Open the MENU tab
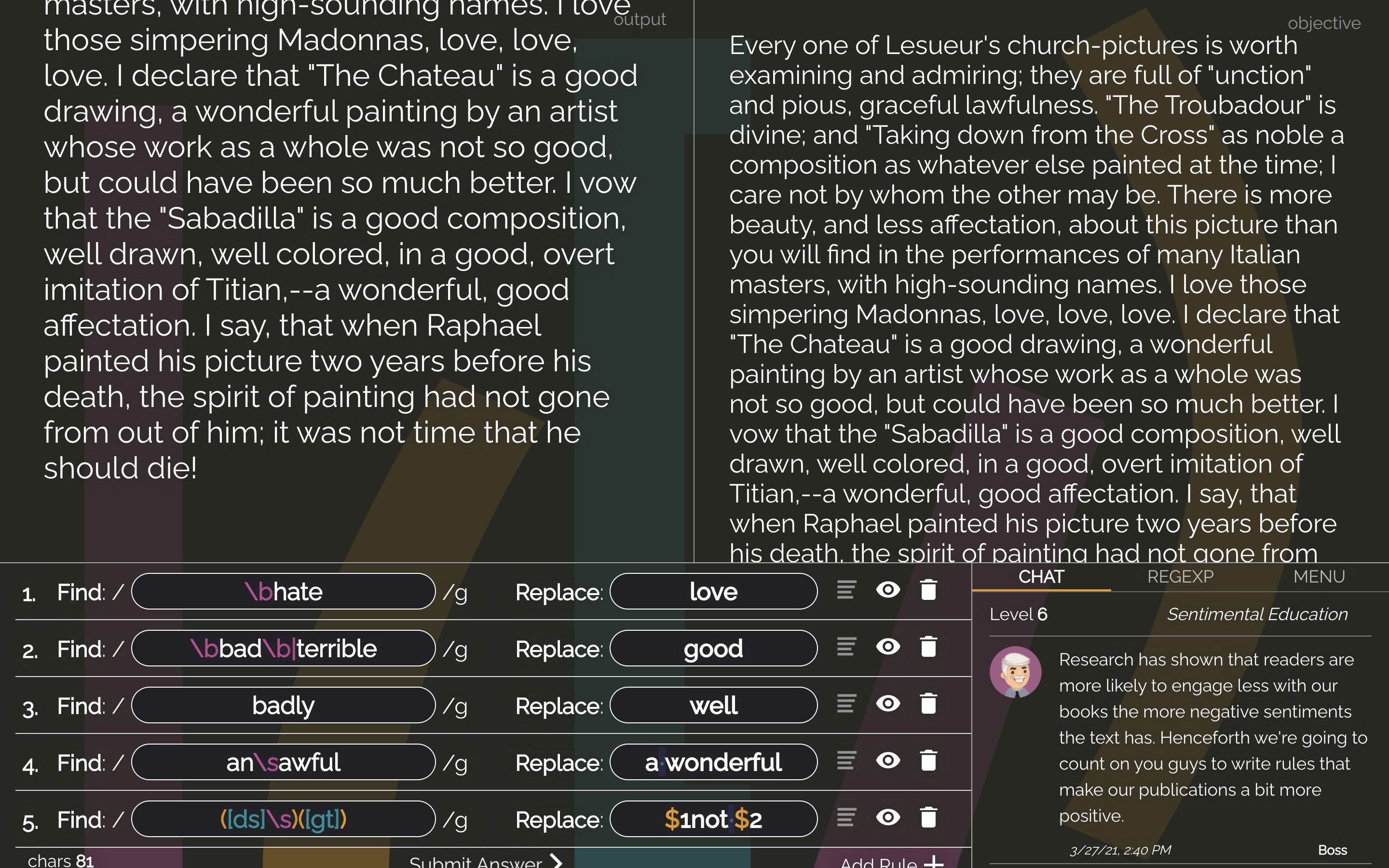This screenshot has width=1389, height=868. 1320,576
